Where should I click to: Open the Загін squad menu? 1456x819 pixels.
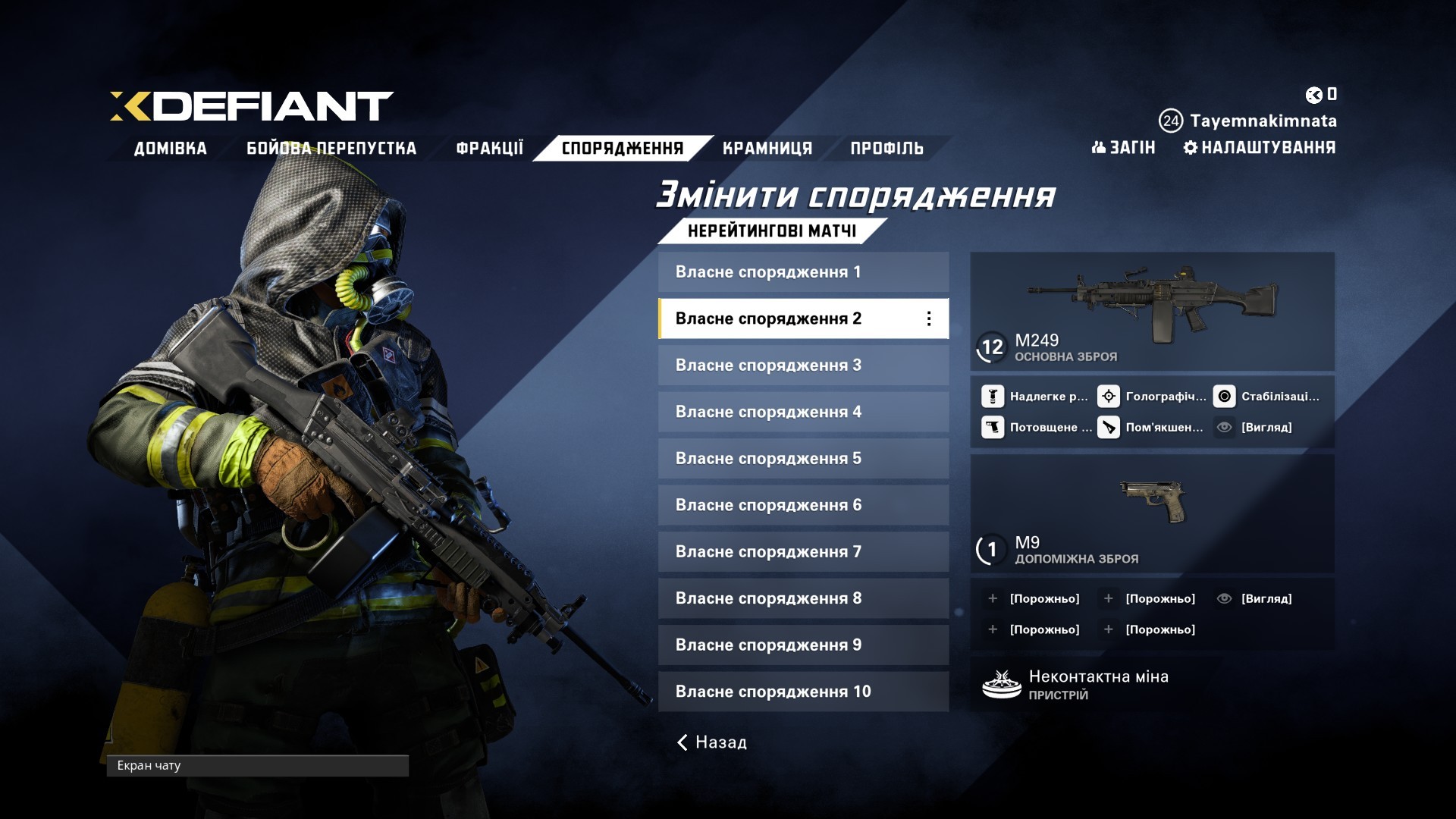pos(1123,147)
